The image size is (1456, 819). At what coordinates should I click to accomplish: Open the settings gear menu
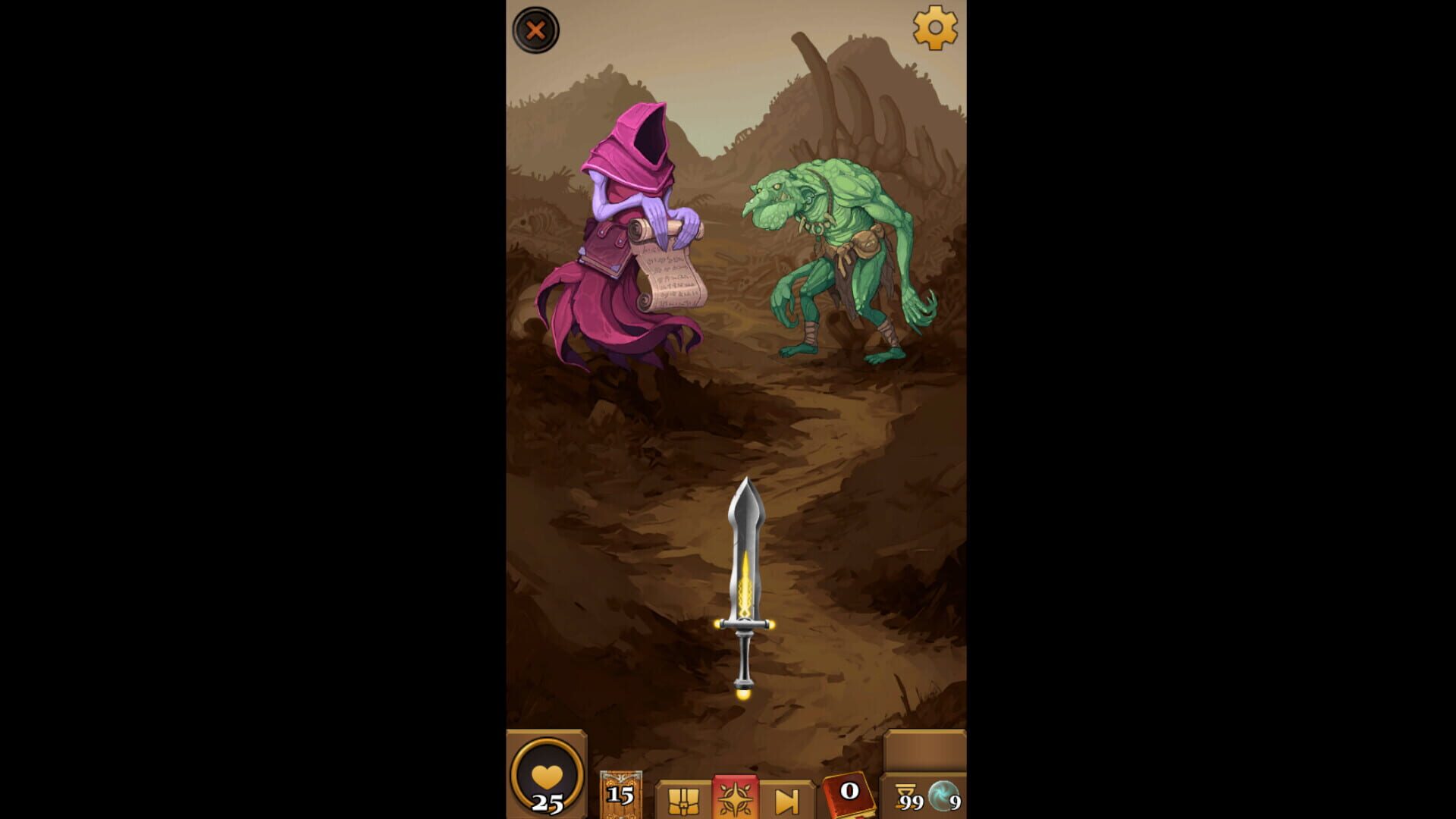[935, 29]
